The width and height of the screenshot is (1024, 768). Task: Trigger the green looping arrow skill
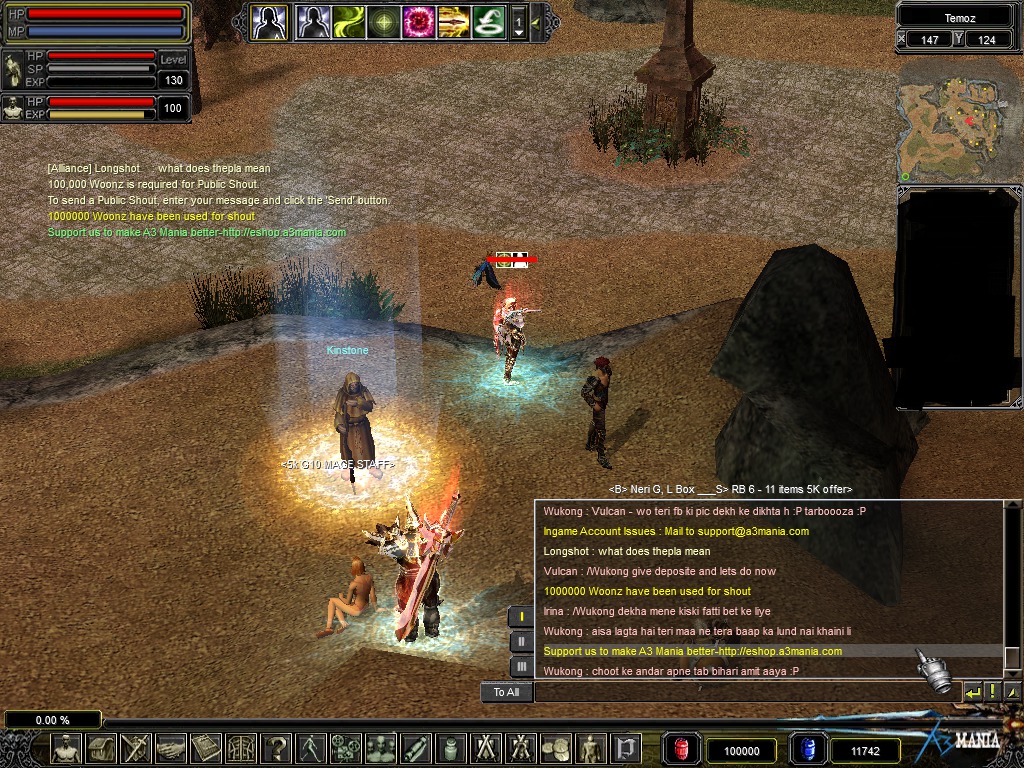487,22
